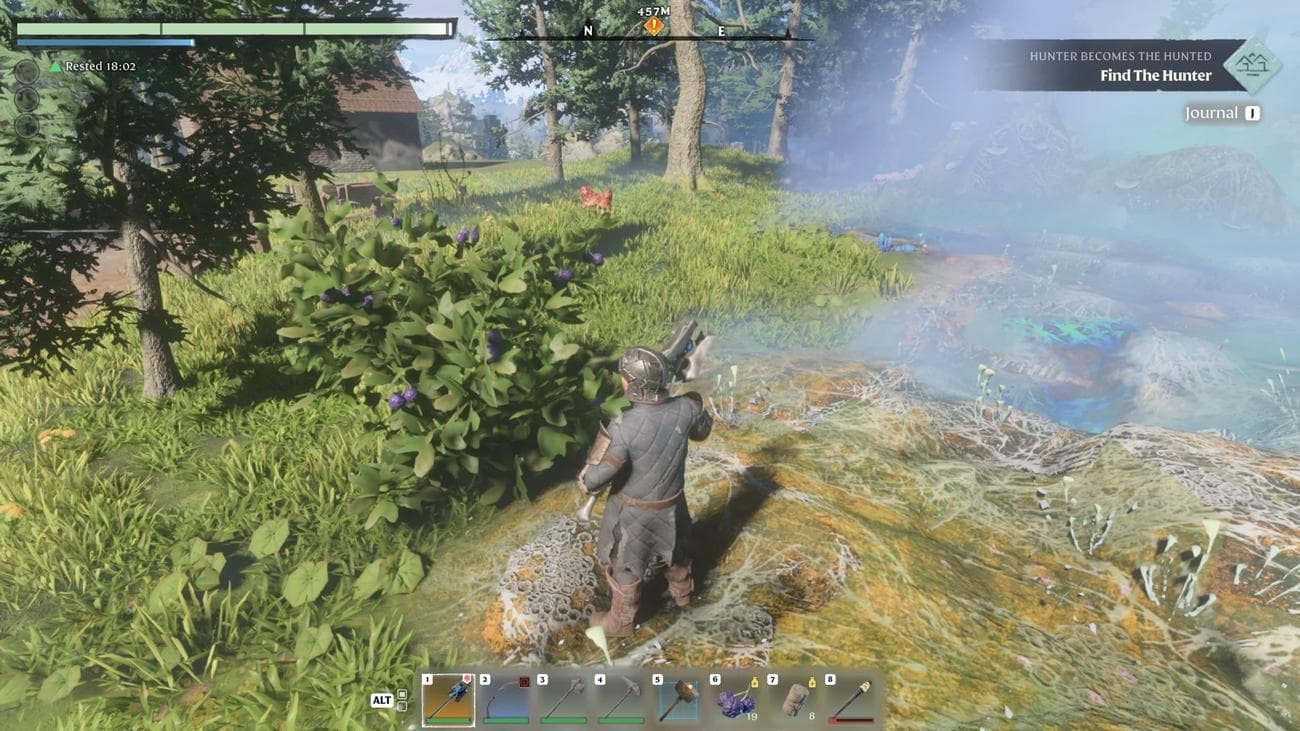Screen dimensions: 1300x731
Task: Click the orange quest marker on the compass
Action: (654, 26)
